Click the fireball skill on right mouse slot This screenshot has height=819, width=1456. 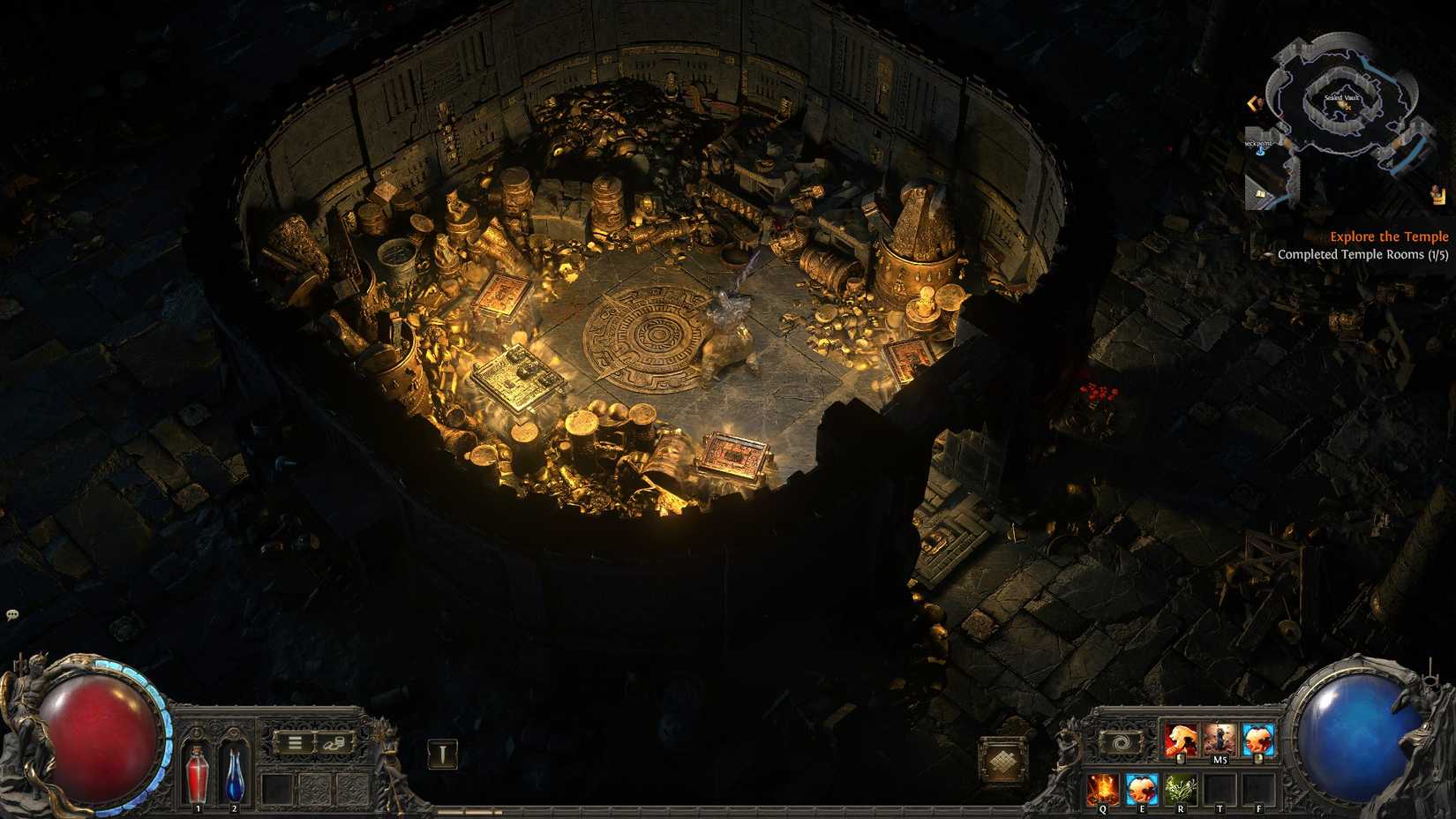click(1257, 739)
